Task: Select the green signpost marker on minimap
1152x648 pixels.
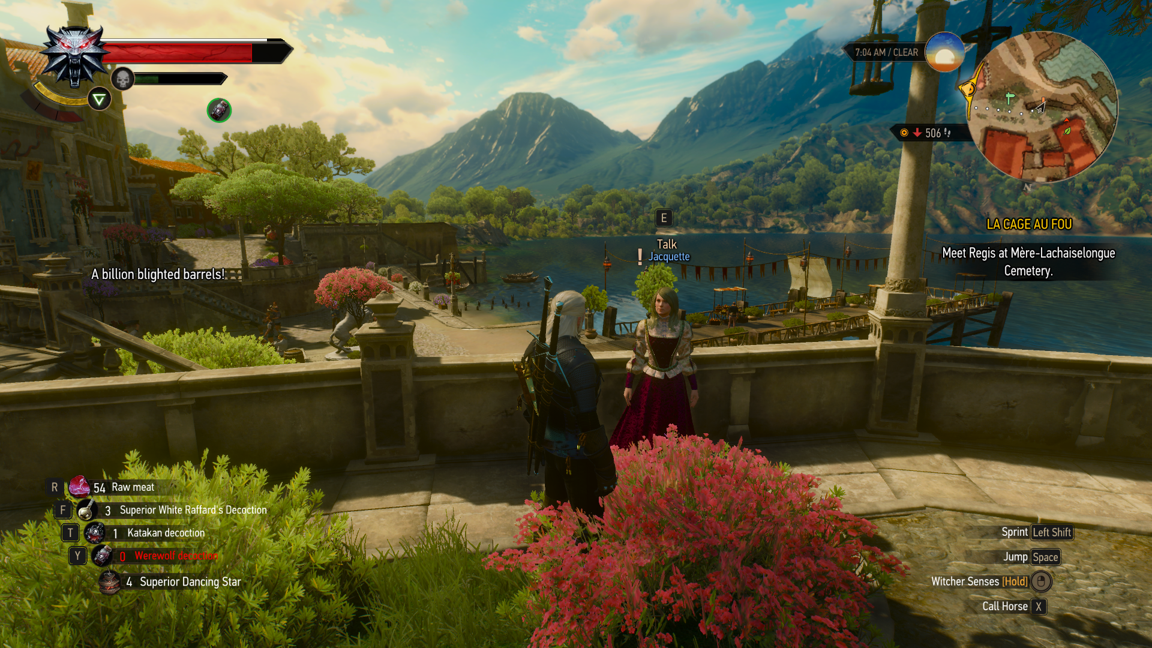Action: [1010, 98]
